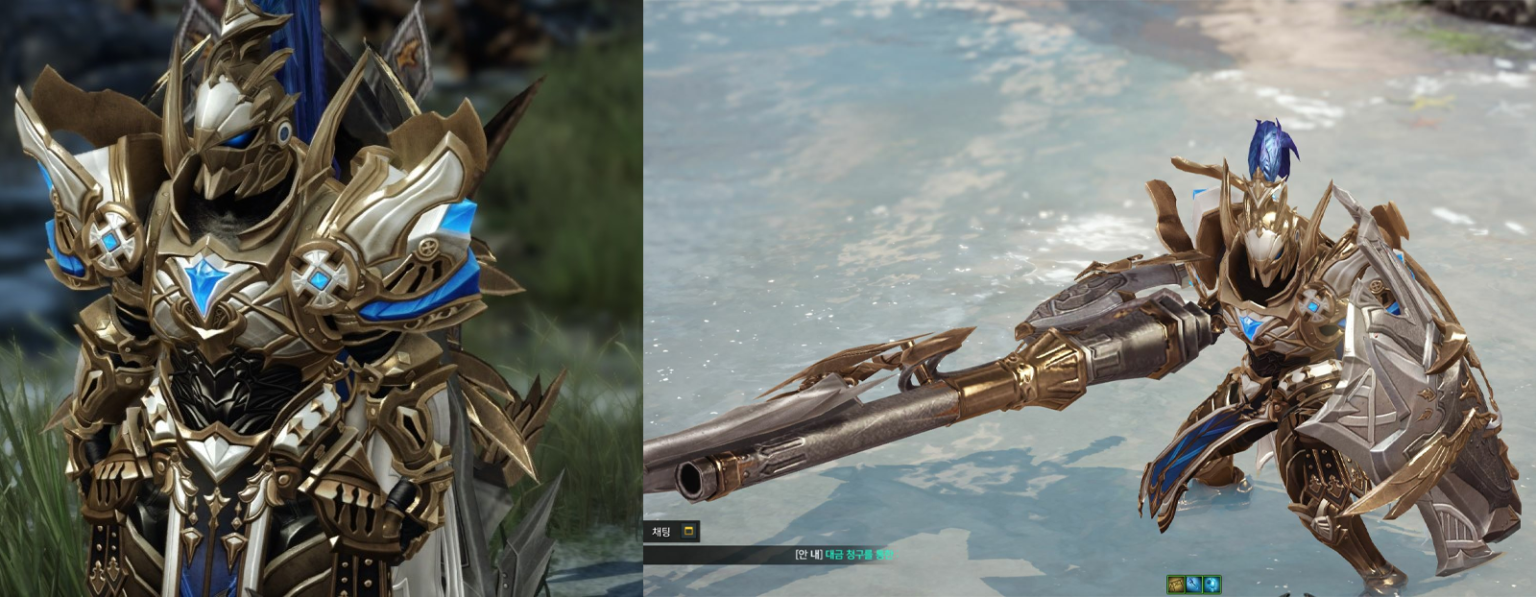This screenshot has height=597, width=1536.
Task: Open the 채팅 chat tab
Action: point(662,531)
